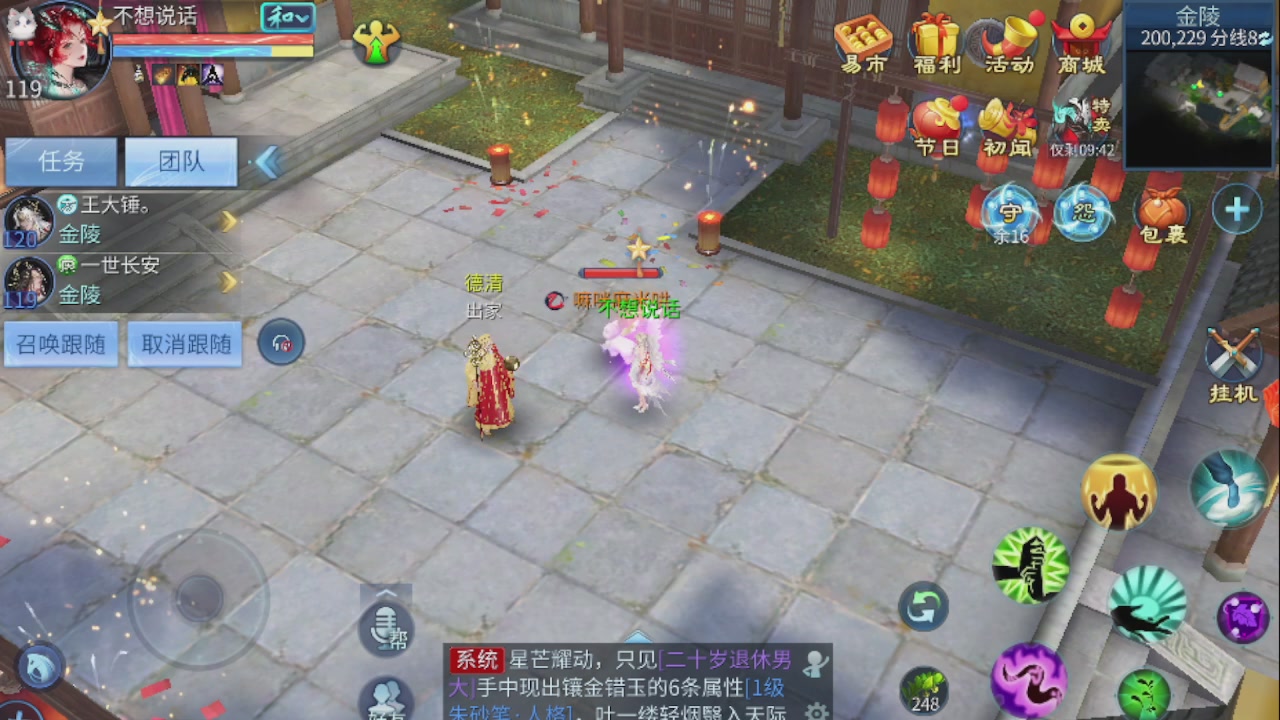This screenshot has height=720, width=1280.
Task: Collapse the team panel with blue chevron
Action: point(266,162)
